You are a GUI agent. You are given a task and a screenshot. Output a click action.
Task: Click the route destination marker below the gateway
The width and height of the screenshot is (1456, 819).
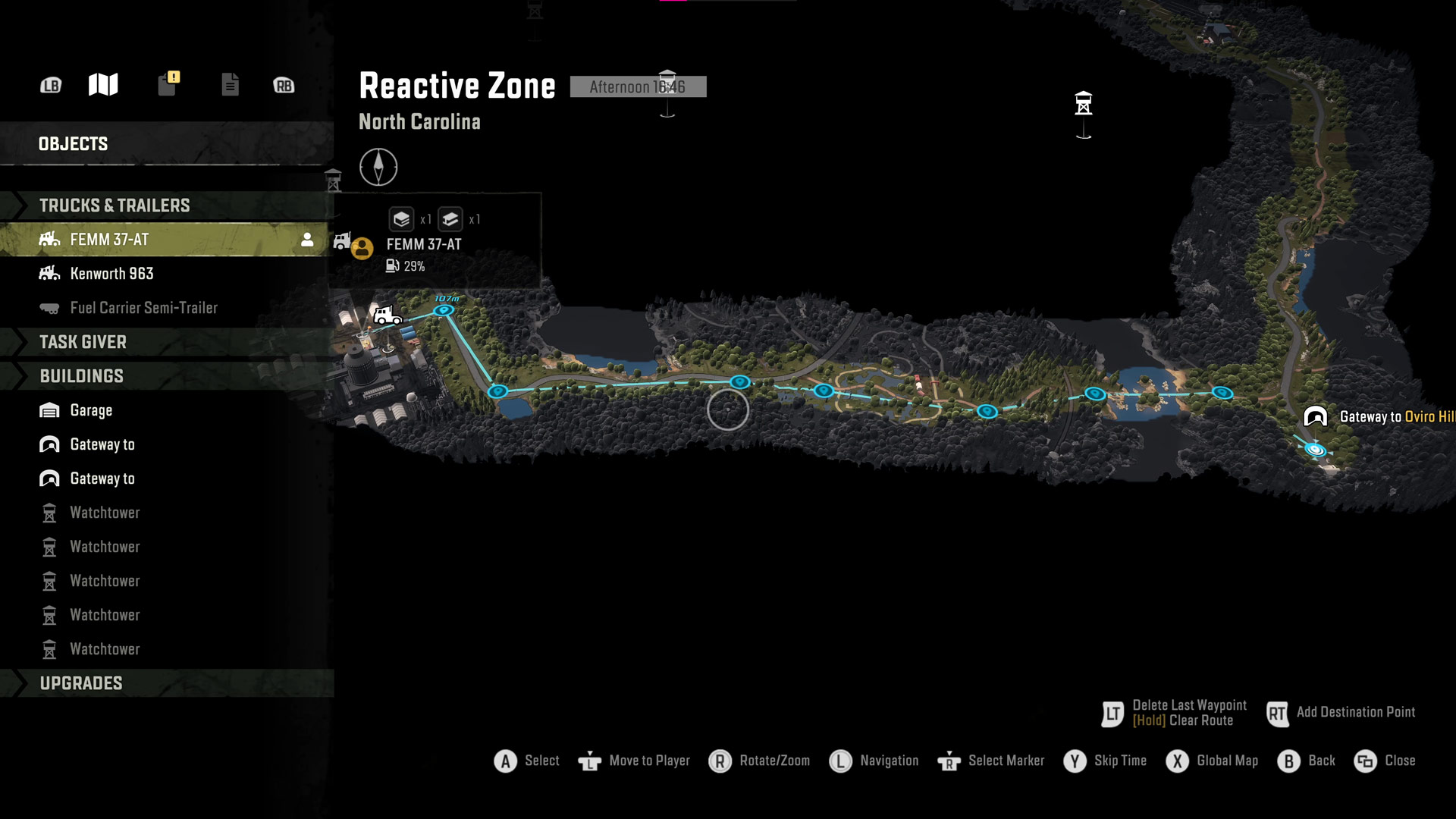(1316, 450)
